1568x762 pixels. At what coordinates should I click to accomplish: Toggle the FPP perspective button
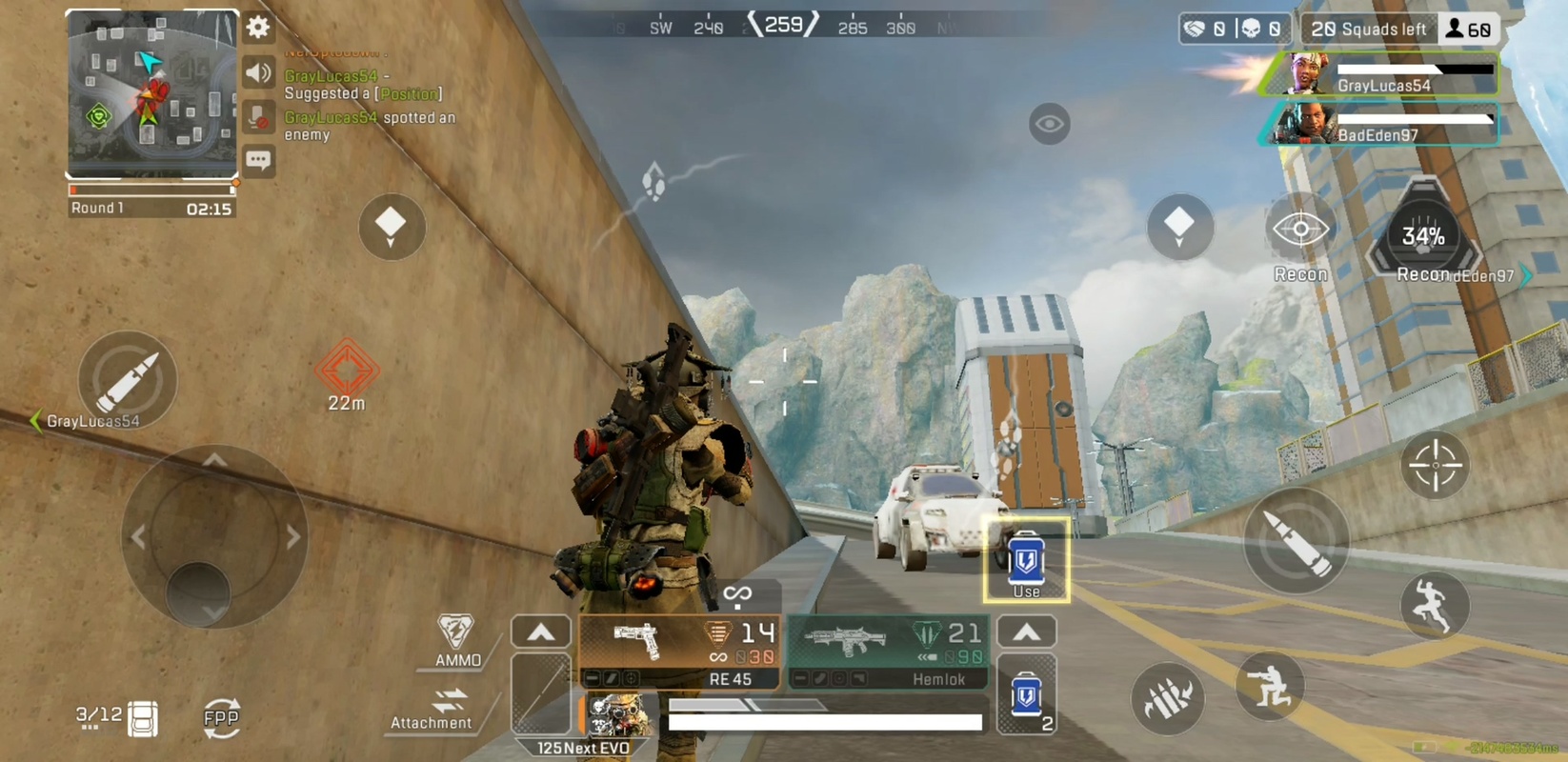tap(221, 717)
